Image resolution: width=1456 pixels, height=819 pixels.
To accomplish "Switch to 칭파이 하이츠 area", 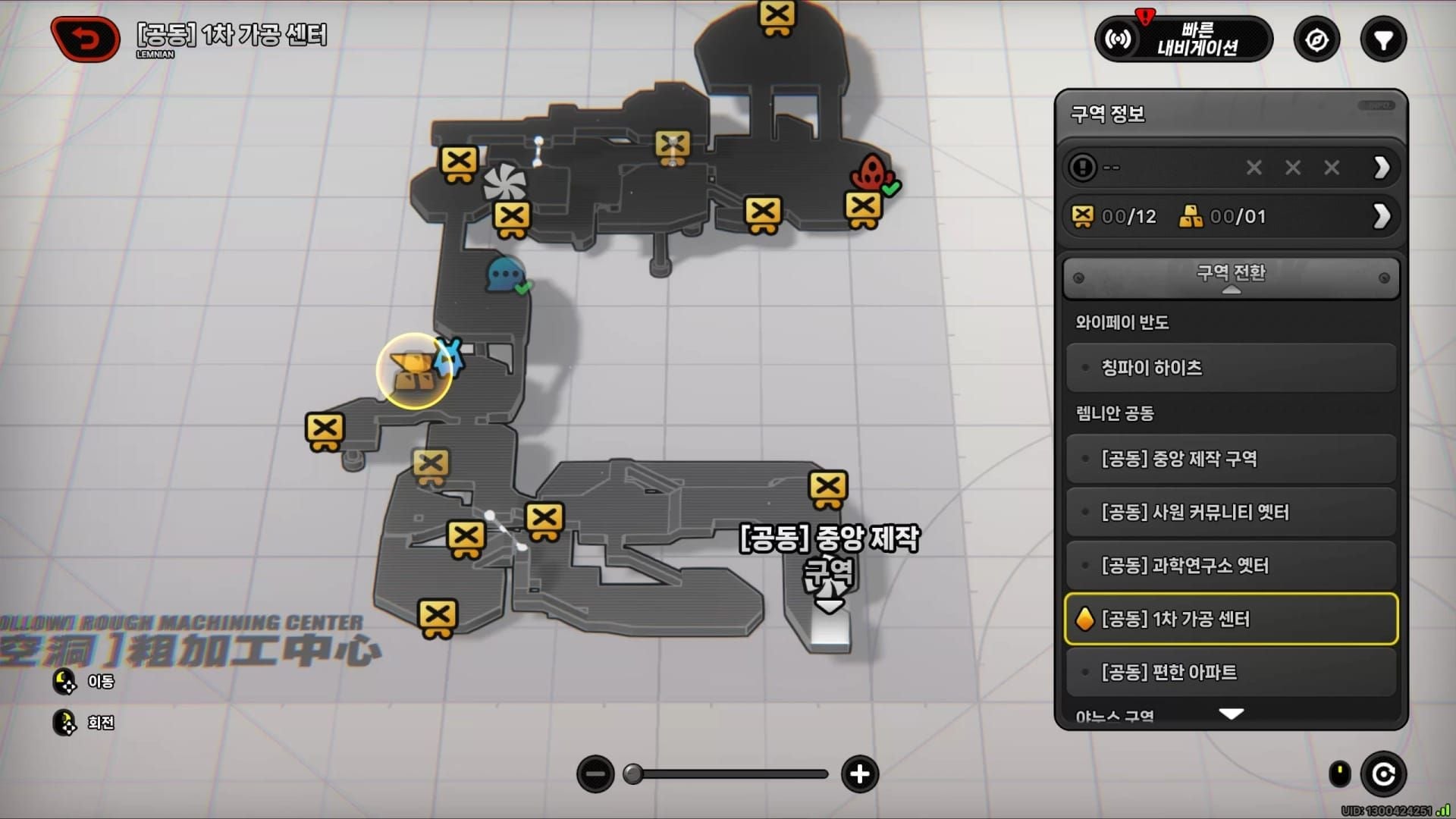I will coord(1231,368).
